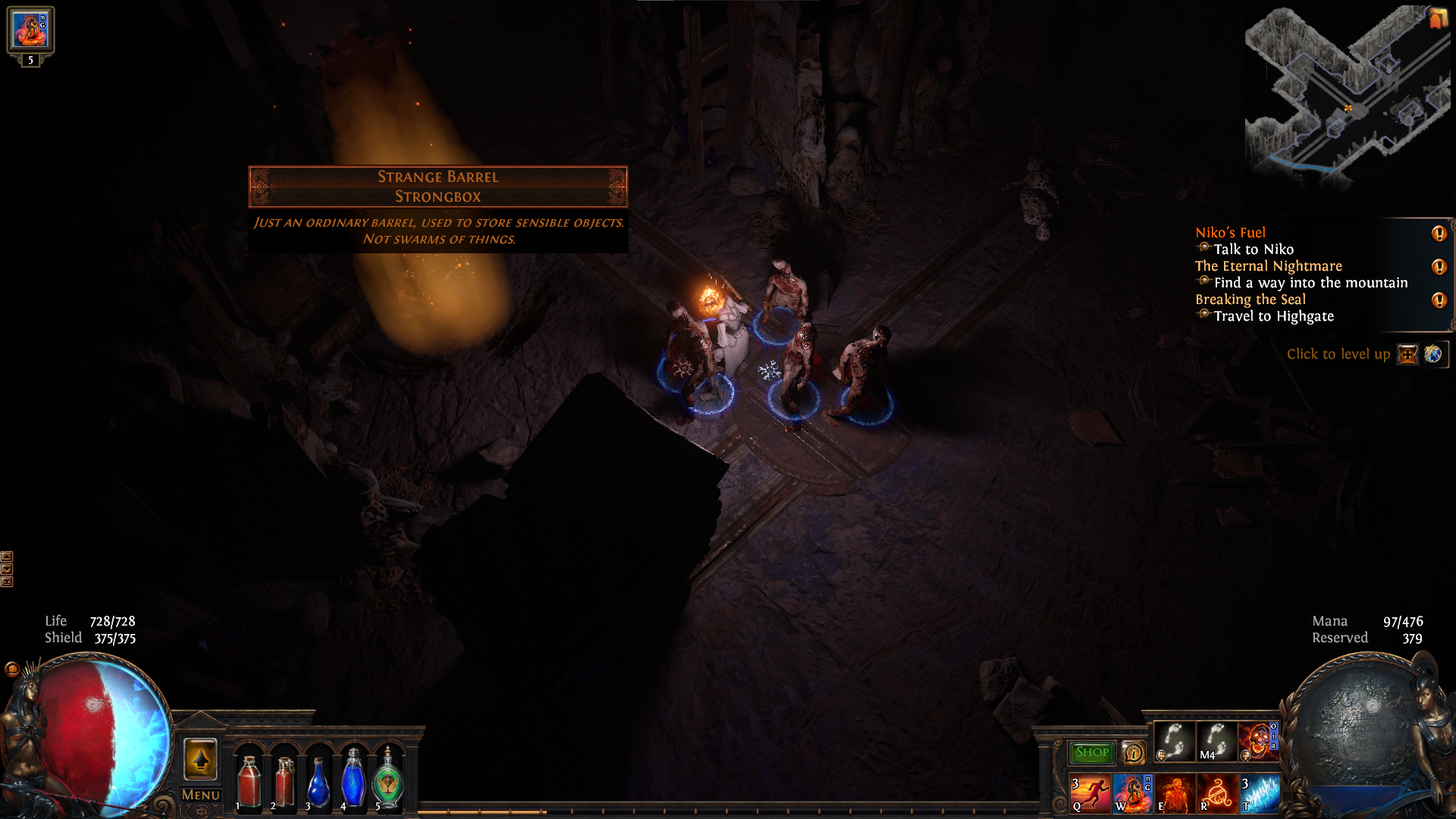Select the flaming skull skill icon
The width and height of the screenshot is (1456, 819).
click(x=1258, y=741)
